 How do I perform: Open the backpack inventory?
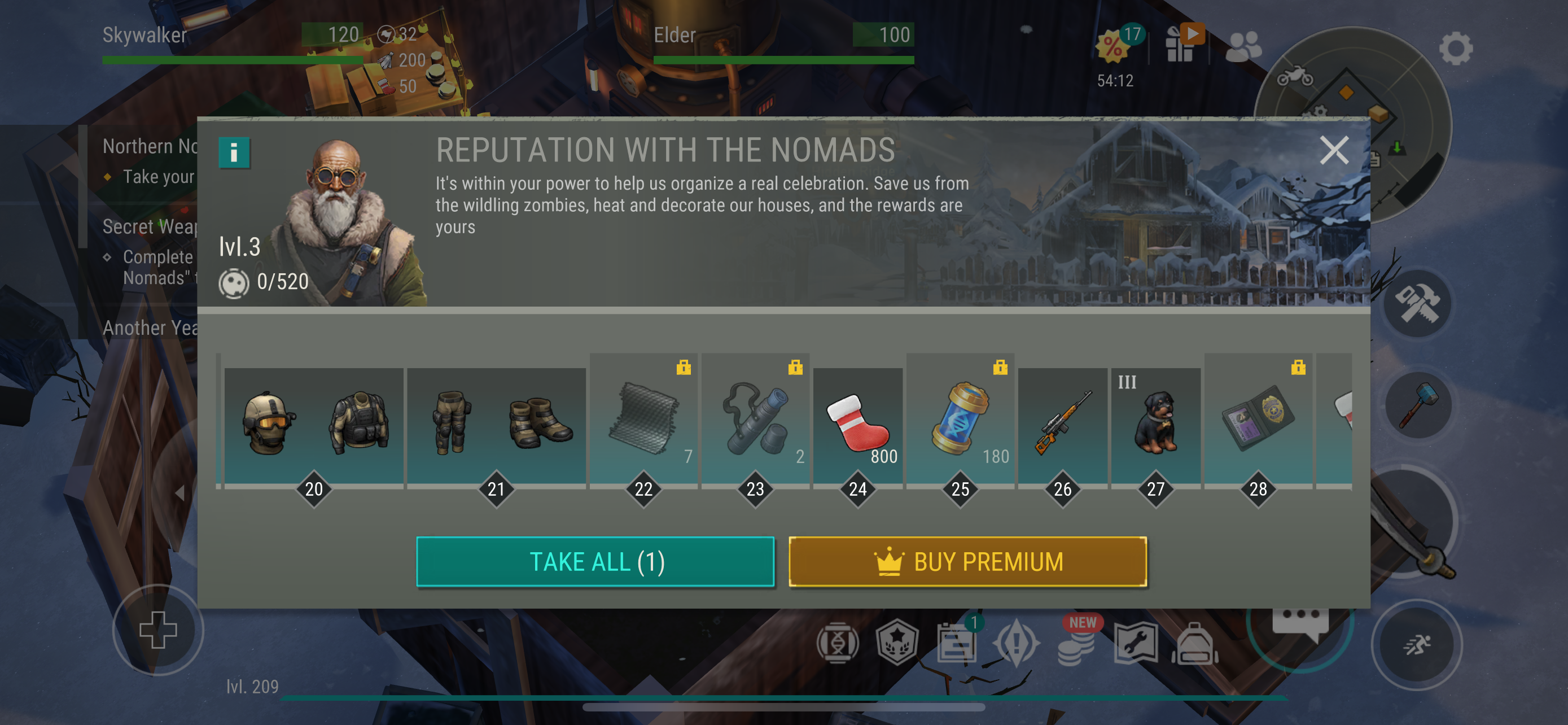tap(1194, 644)
